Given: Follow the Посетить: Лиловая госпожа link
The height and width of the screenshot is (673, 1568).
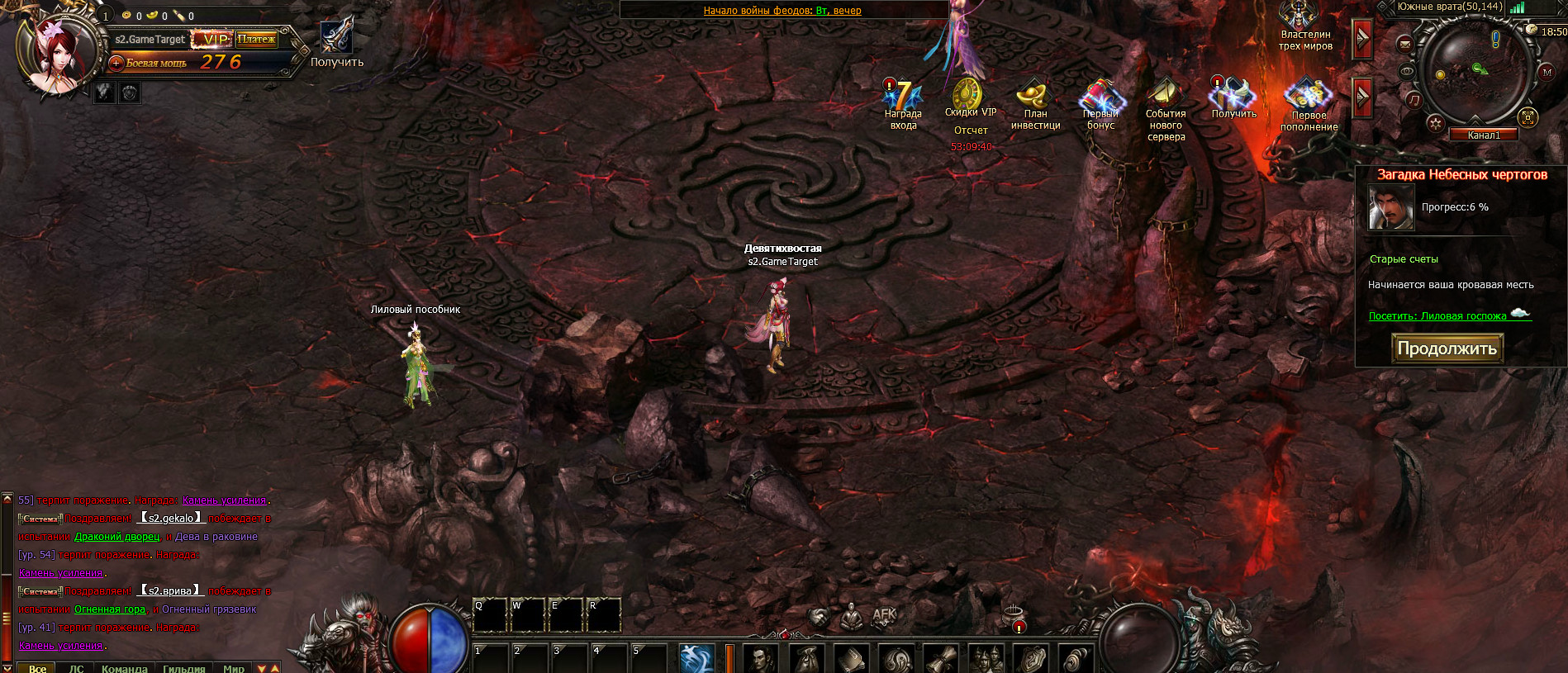Looking at the screenshot, I should (x=1437, y=316).
